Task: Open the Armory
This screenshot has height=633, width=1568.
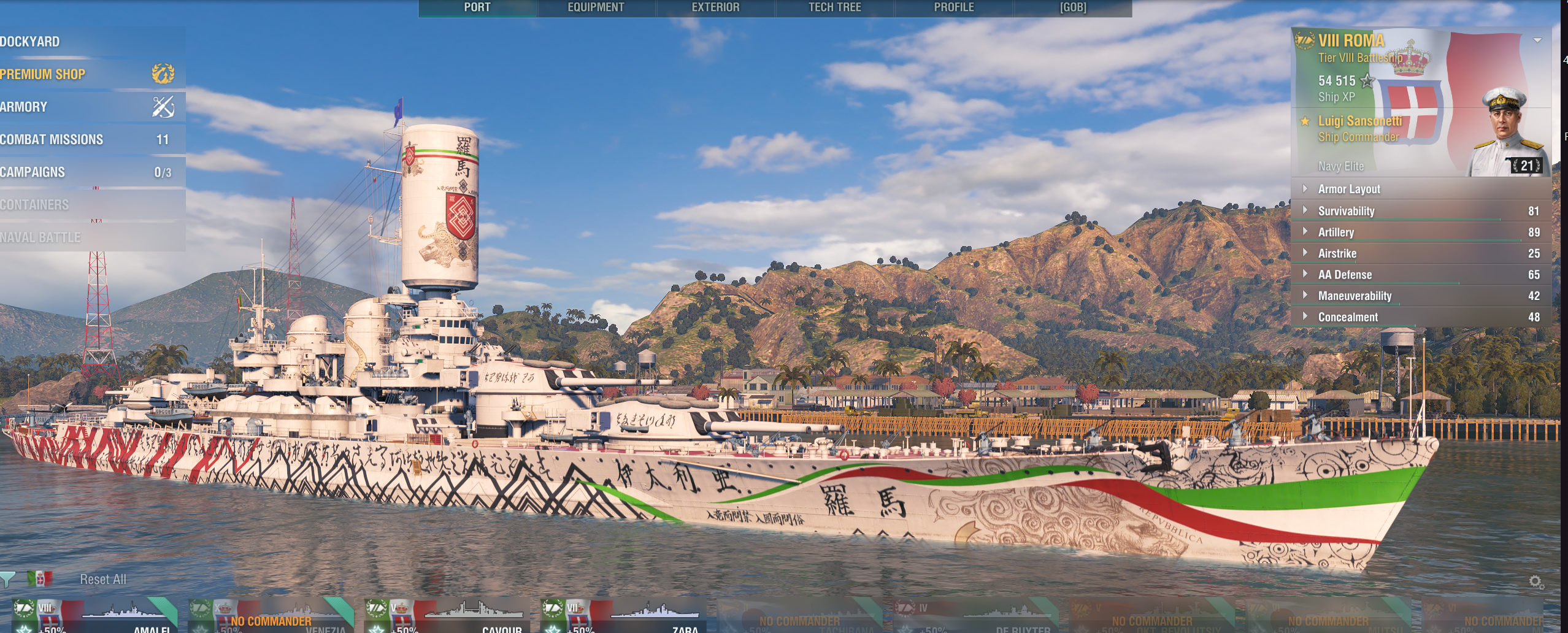Action: pyautogui.click(x=25, y=107)
